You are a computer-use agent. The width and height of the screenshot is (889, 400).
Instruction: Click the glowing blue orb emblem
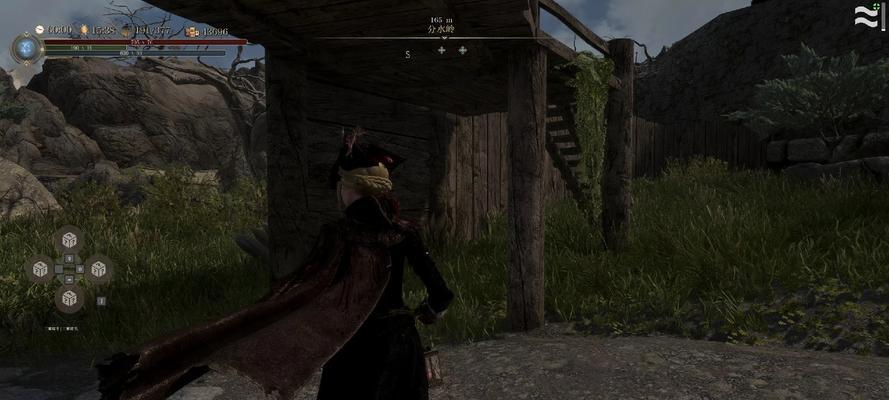click(26, 46)
